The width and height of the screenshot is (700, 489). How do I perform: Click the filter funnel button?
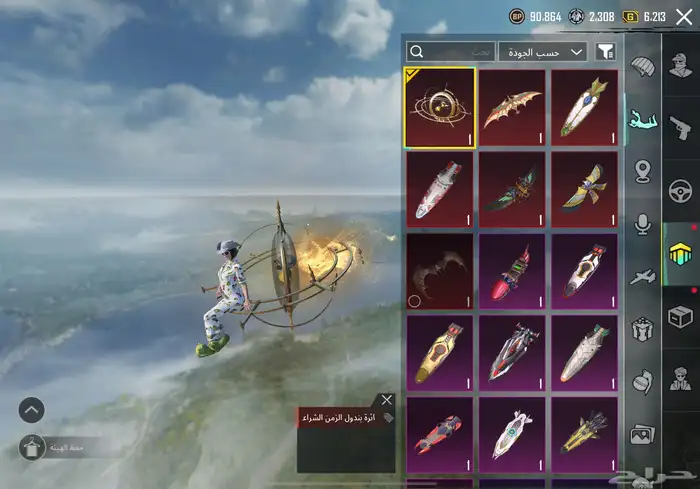pyautogui.click(x=604, y=51)
